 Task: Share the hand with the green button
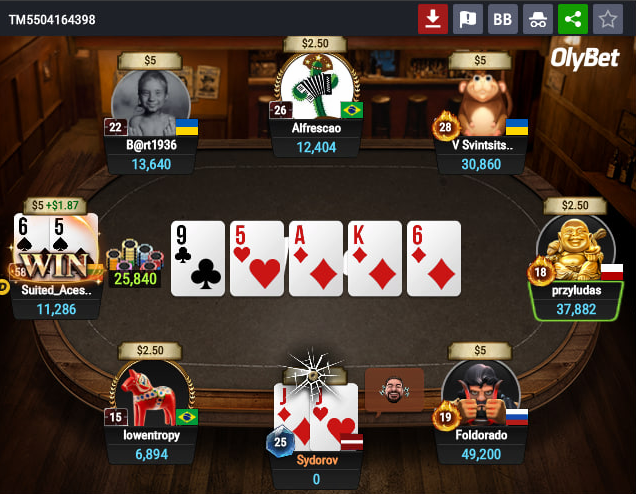pos(572,19)
